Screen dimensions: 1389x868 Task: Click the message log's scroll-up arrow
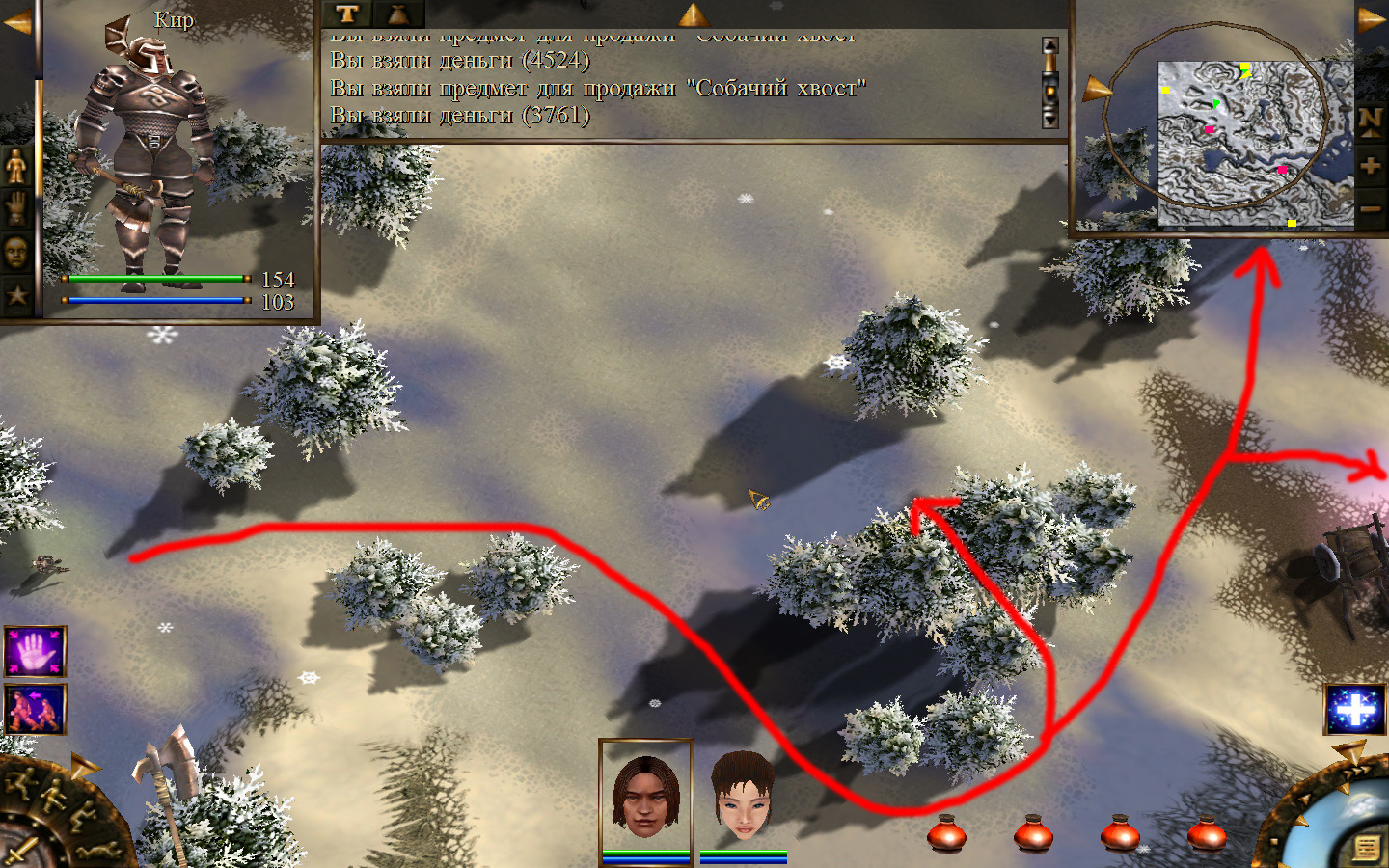[1050, 46]
